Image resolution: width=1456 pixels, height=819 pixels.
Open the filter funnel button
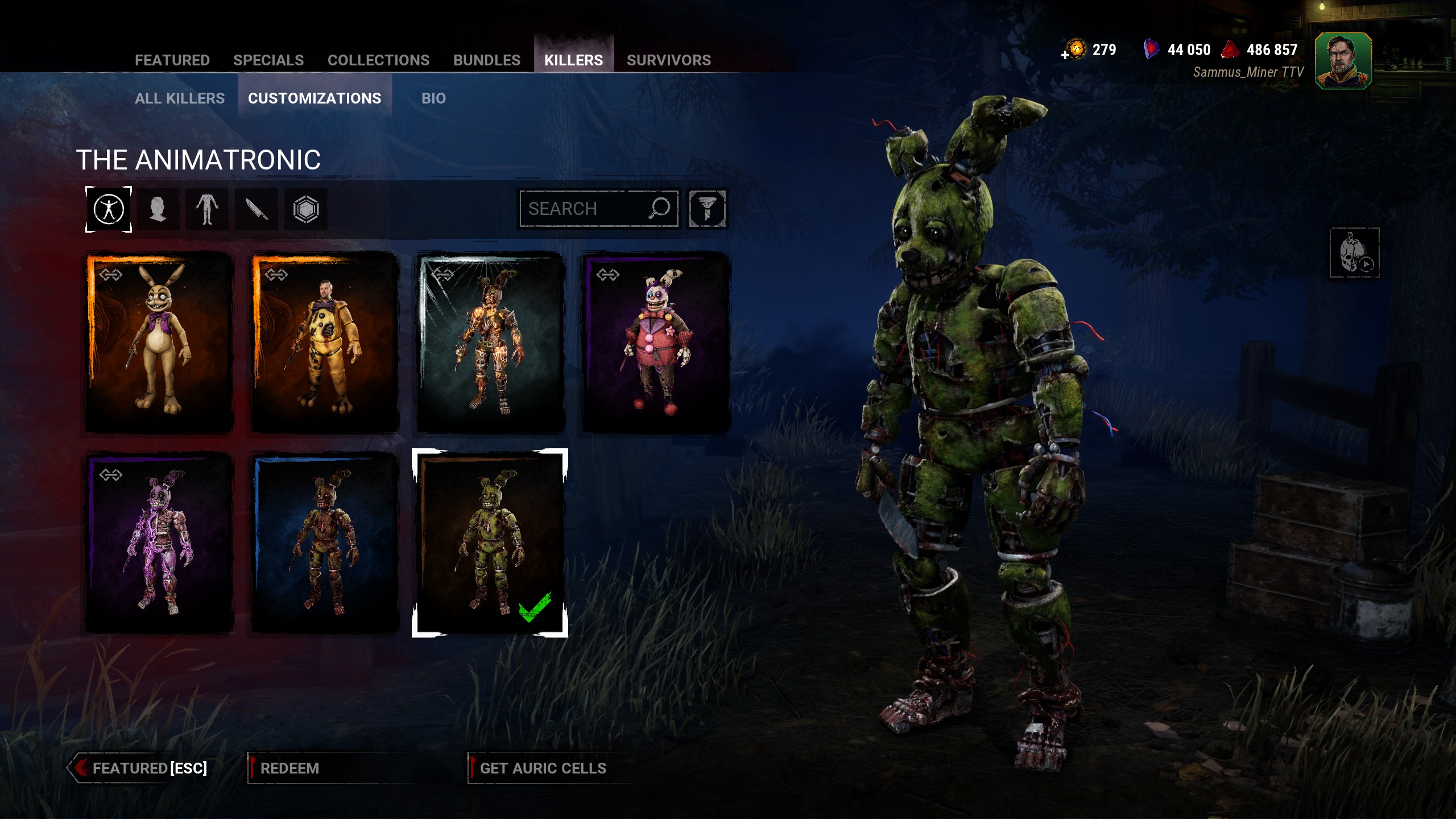707,209
